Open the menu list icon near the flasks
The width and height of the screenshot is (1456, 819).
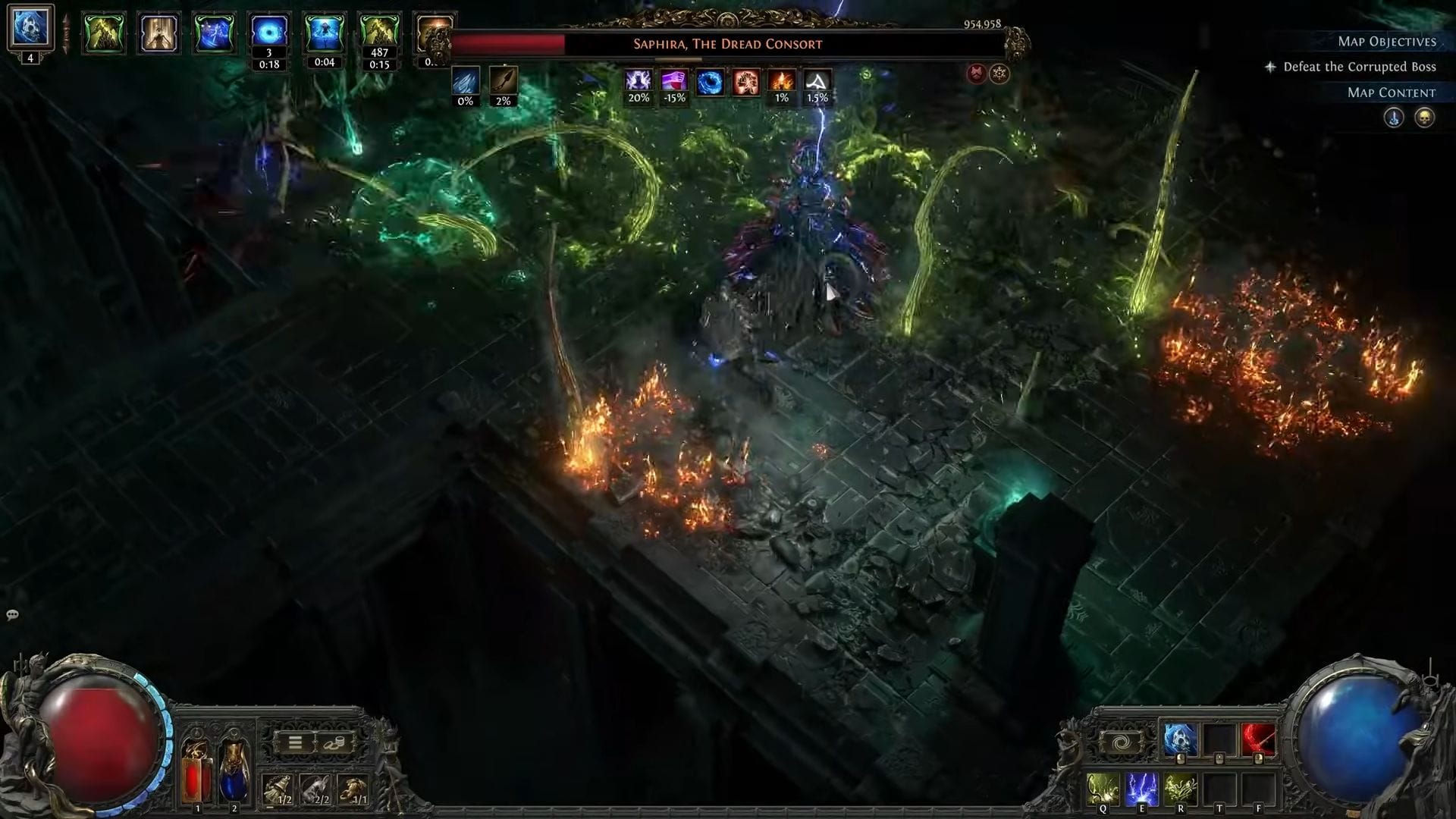295,742
